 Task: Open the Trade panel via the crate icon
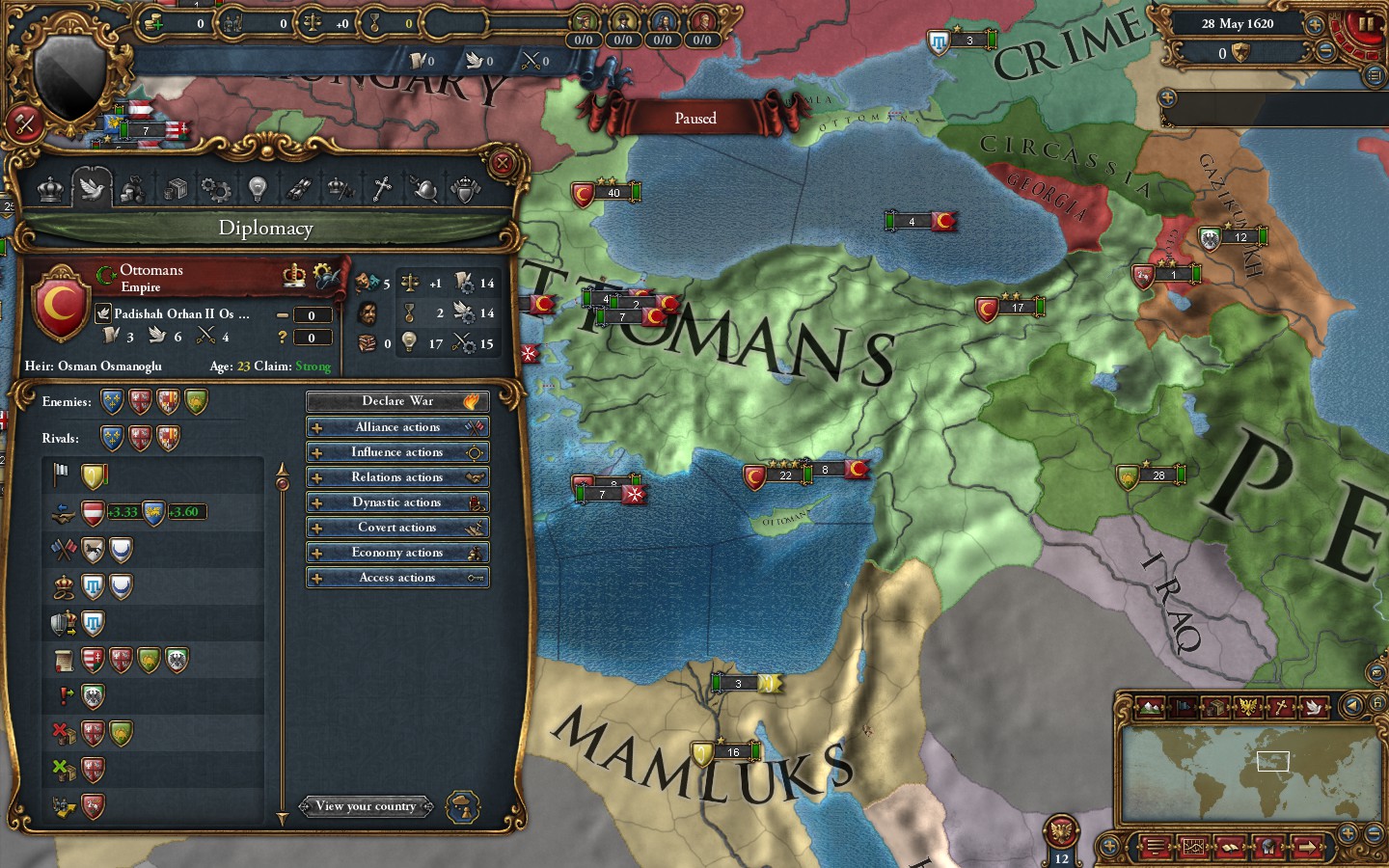(x=175, y=188)
